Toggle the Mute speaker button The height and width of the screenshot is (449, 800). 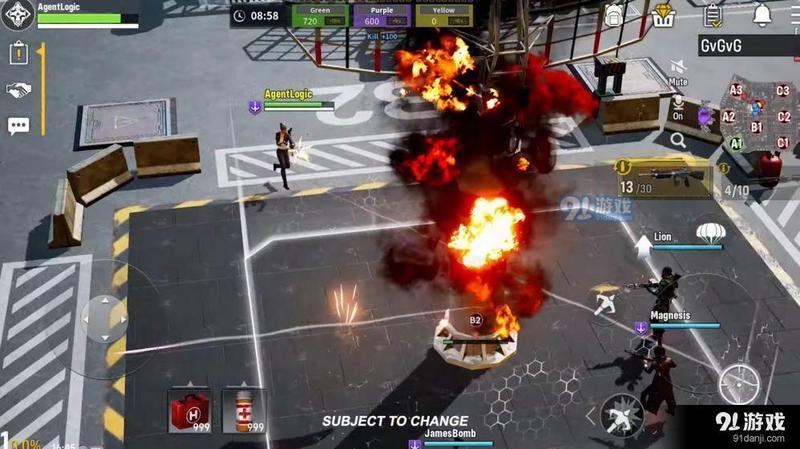[x=678, y=69]
